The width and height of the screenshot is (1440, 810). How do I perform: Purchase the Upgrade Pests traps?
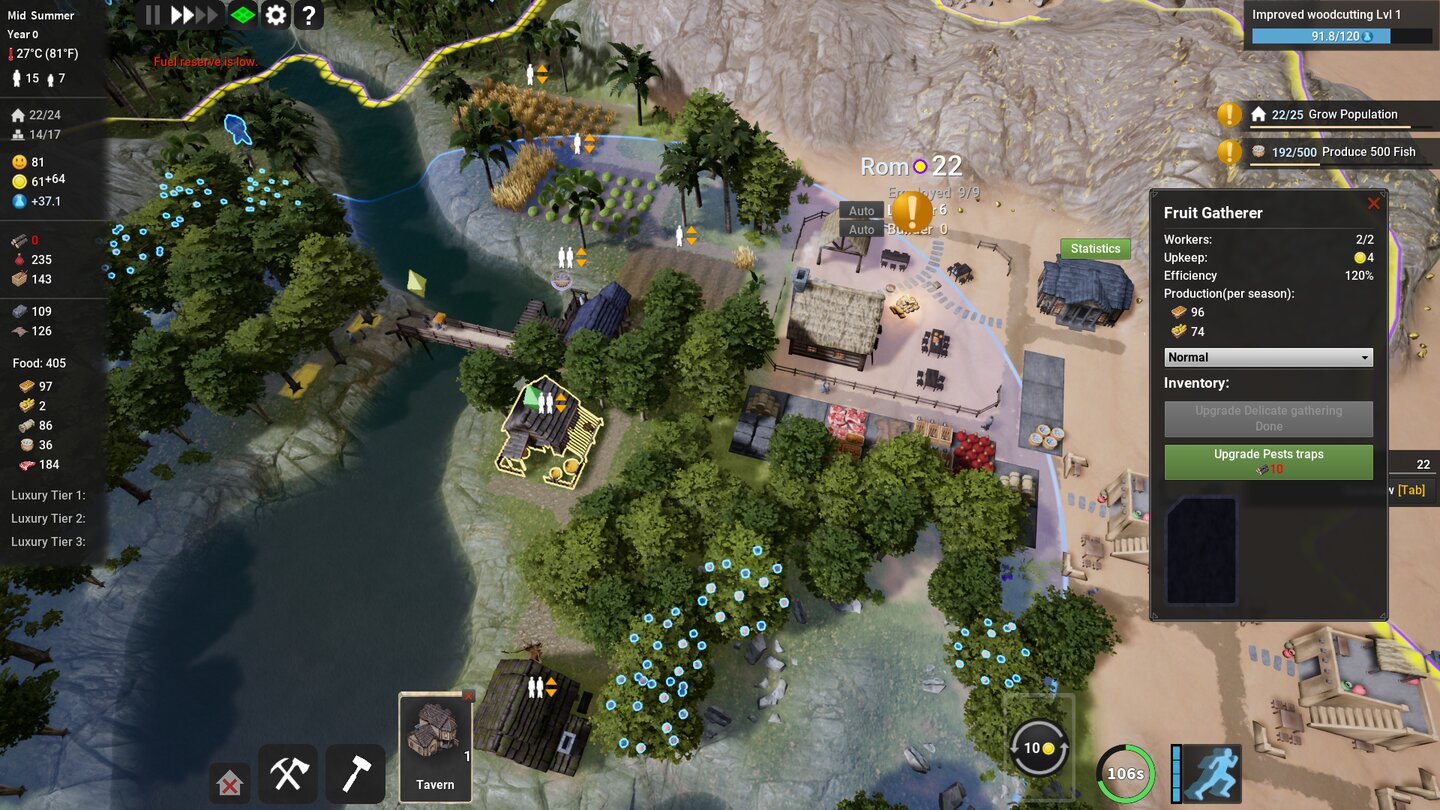click(1268, 462)
